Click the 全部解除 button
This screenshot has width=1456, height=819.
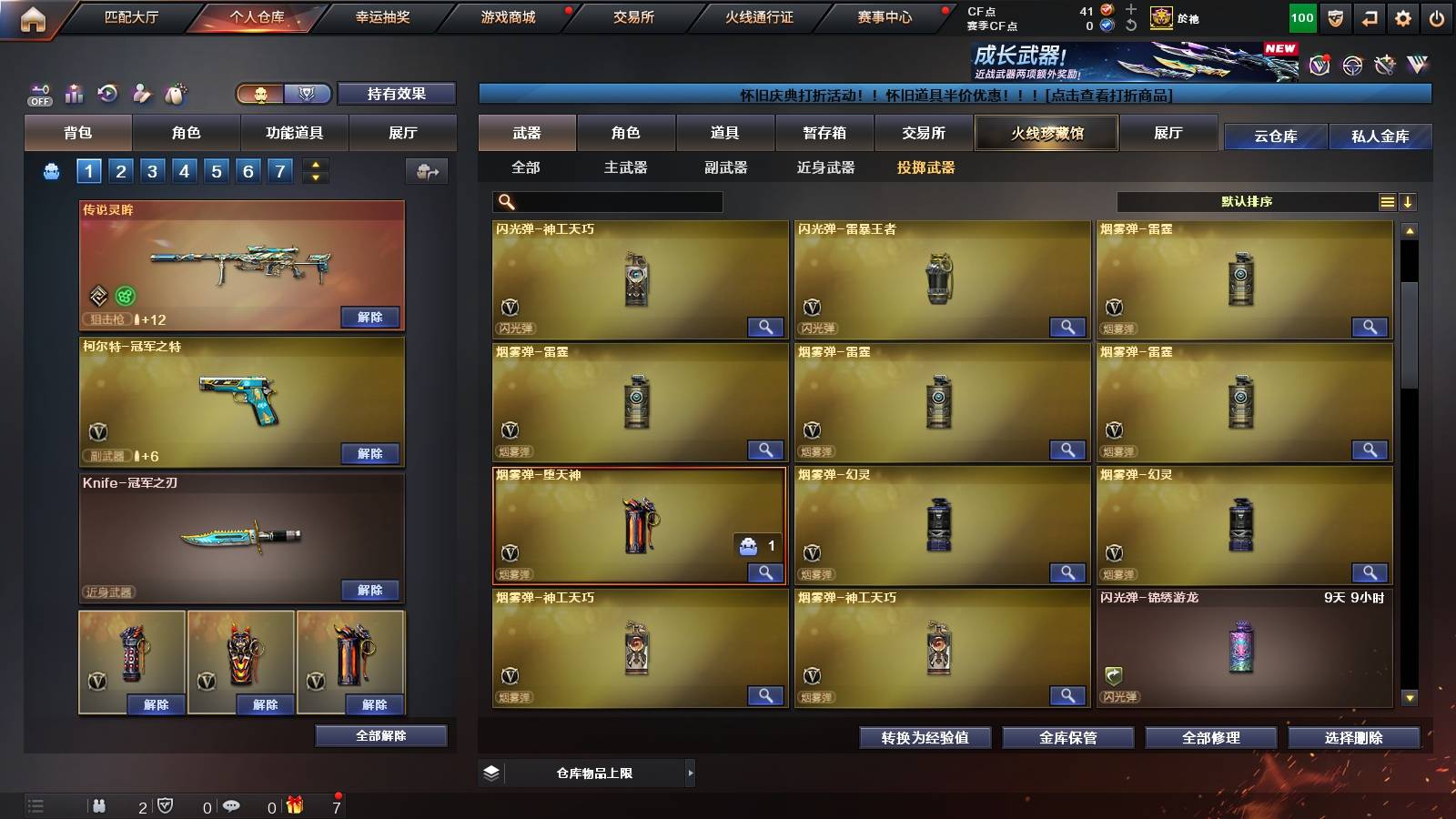tap(380, 735)
